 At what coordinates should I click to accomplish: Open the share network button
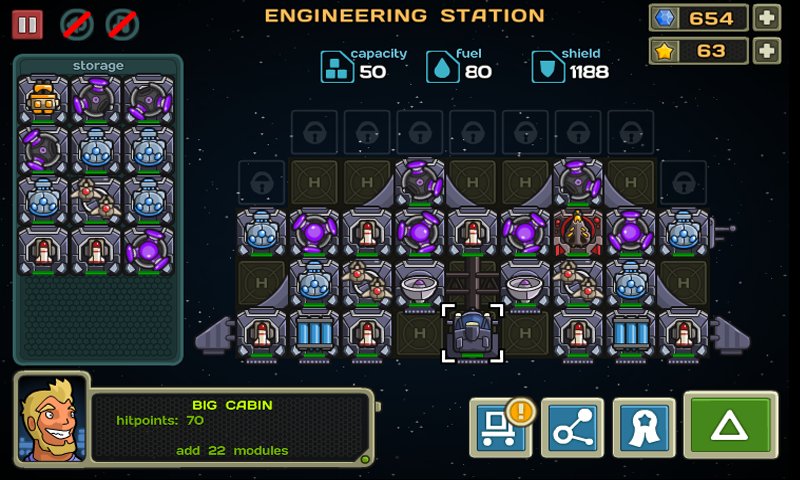point(571,429)
